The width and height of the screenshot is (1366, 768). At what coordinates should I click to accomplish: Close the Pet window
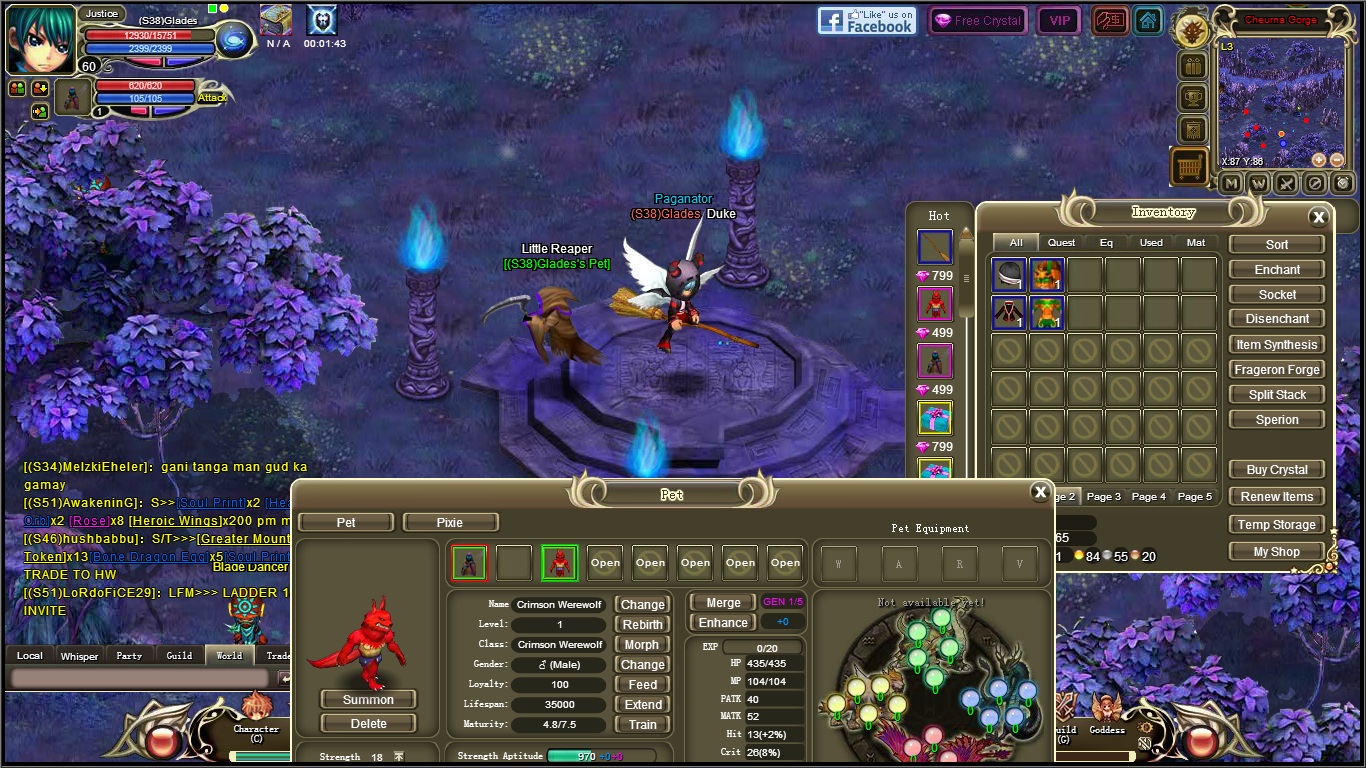1040,492
